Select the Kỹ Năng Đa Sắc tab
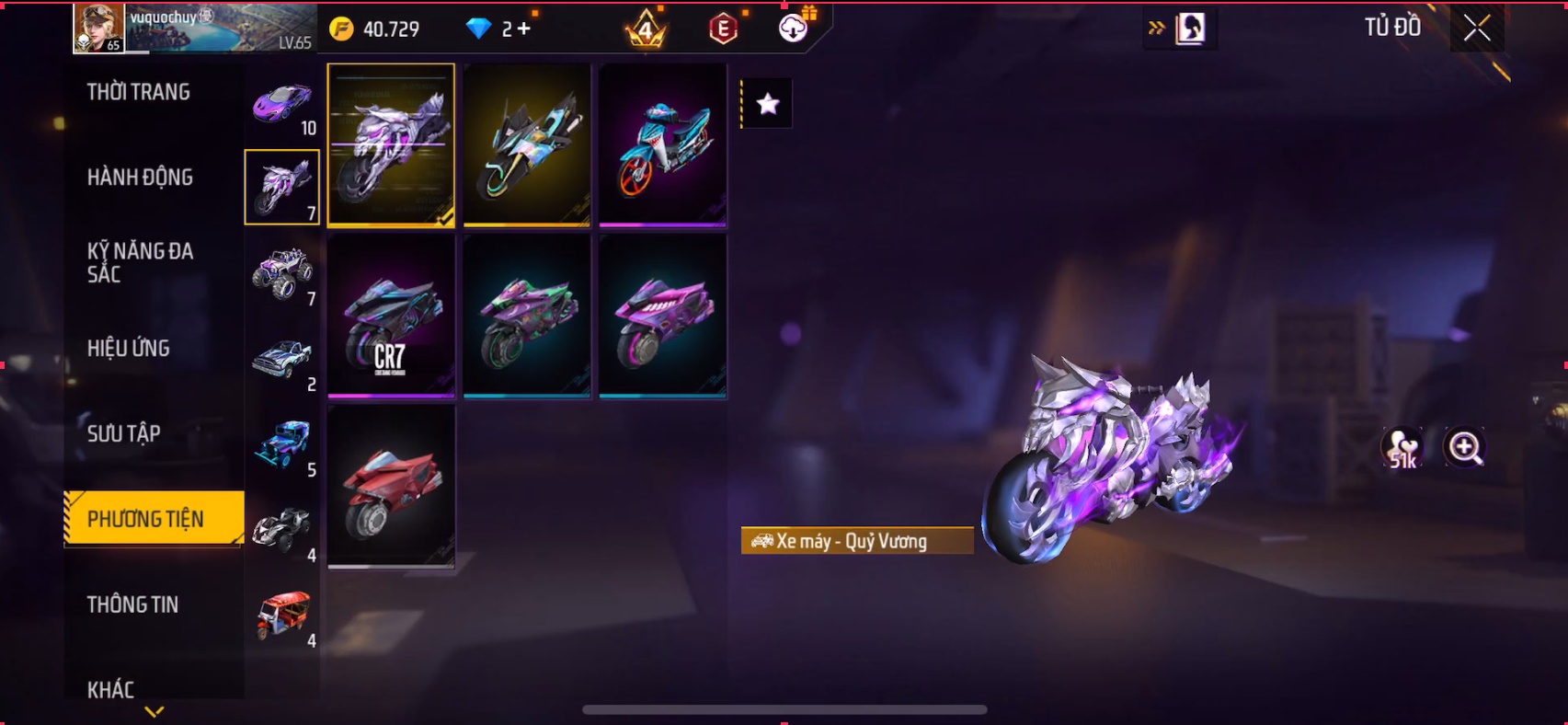This screenshot has width=1568, height=725. pyautogui.click(x=140, y=262)
